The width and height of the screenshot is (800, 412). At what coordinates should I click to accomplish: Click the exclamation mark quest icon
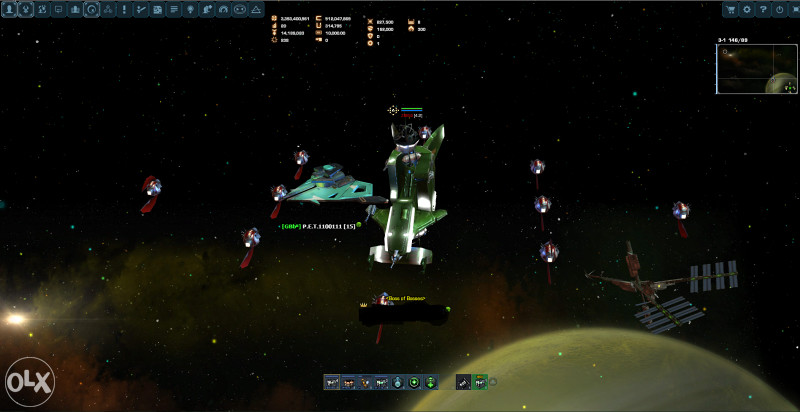click(124, 9)
